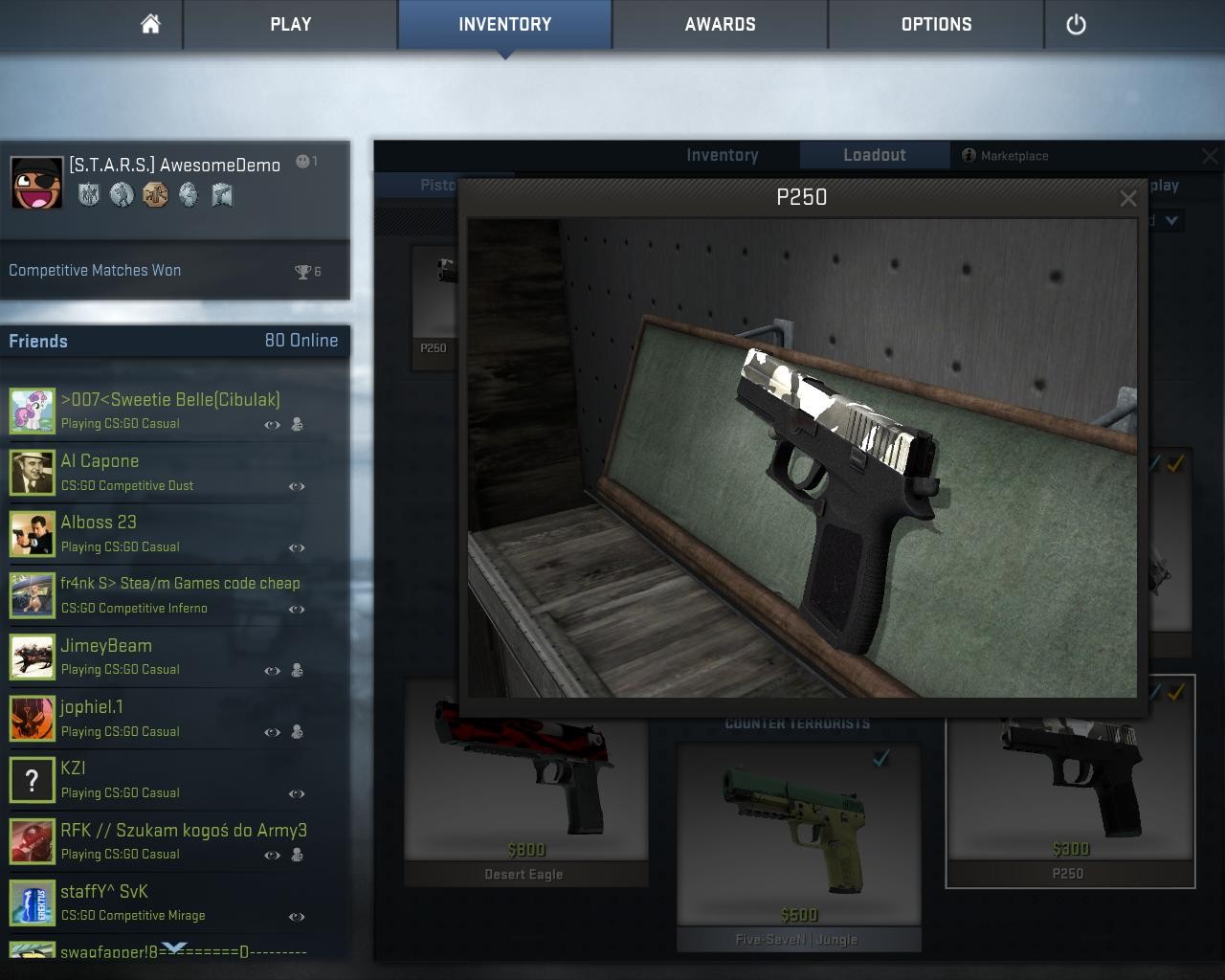Viewport: 1225px width, 980px height.
Task: Click the trophy icon beside Competitive Matches Won
Action: click(302, 271)
